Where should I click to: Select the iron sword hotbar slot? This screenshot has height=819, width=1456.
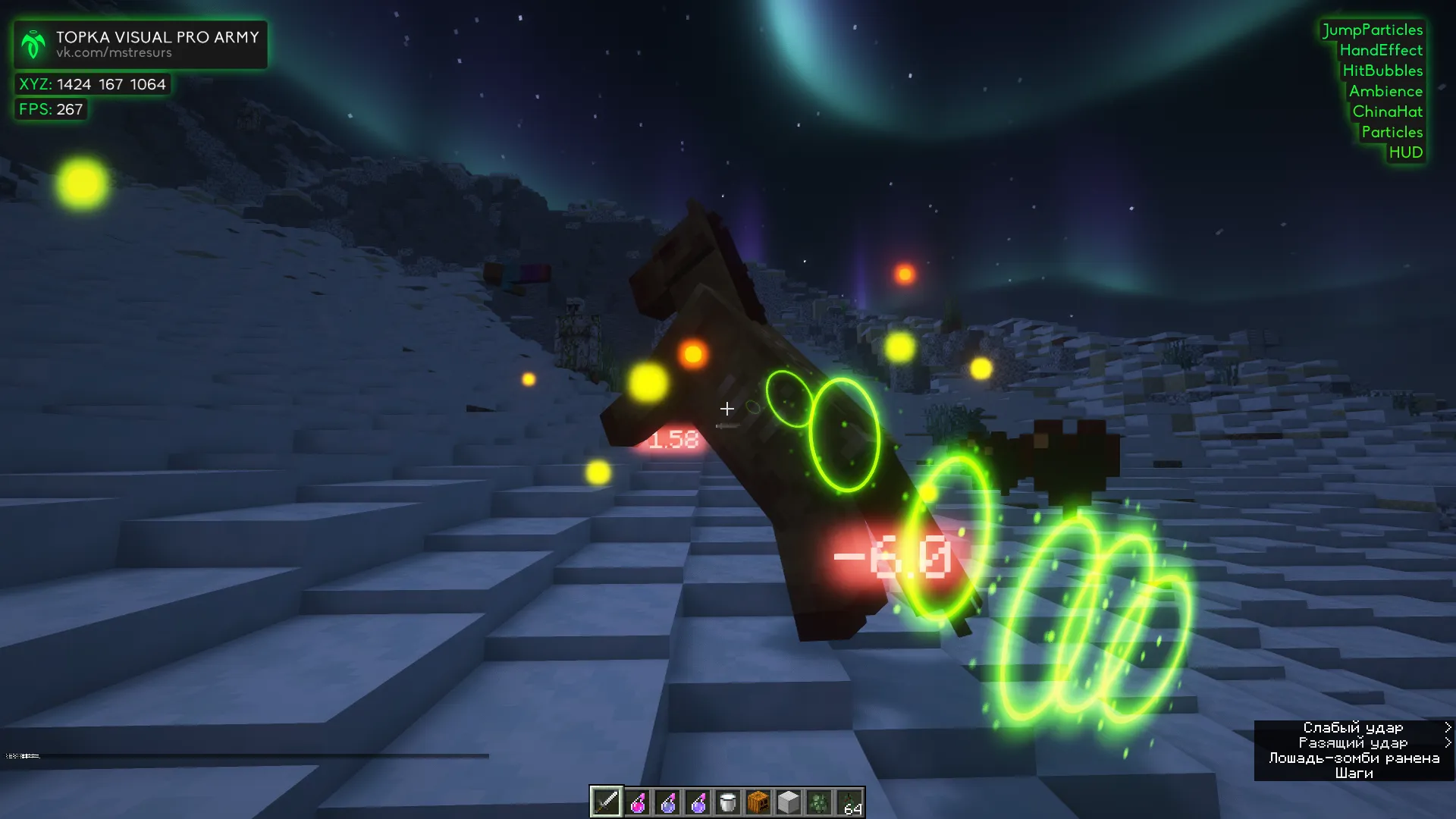coord(607,802)
